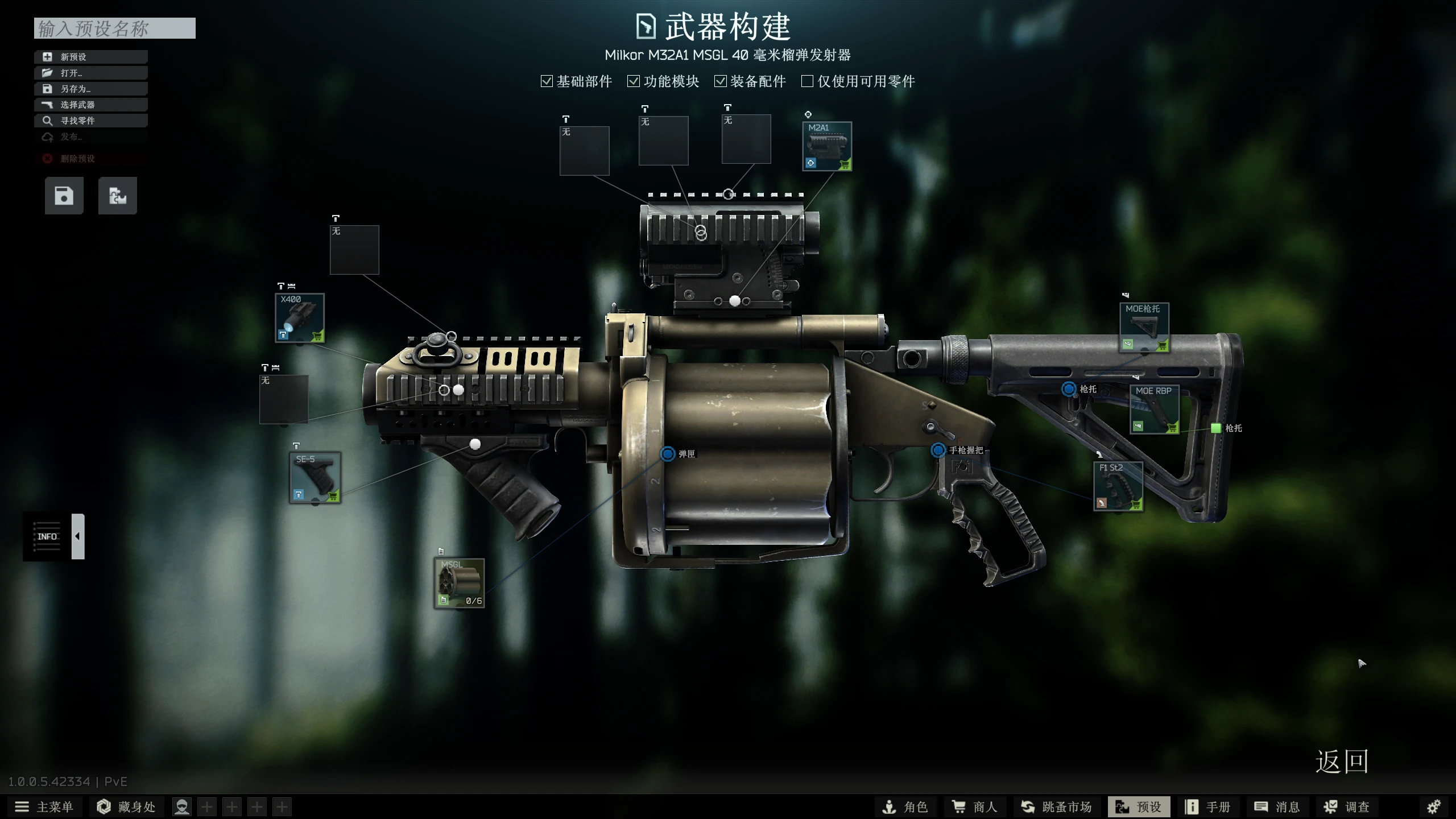This screenshot has width=1456, height=819.
Task: Select the F1 St2 grip part thumbnail
Action: (1118, 486)
